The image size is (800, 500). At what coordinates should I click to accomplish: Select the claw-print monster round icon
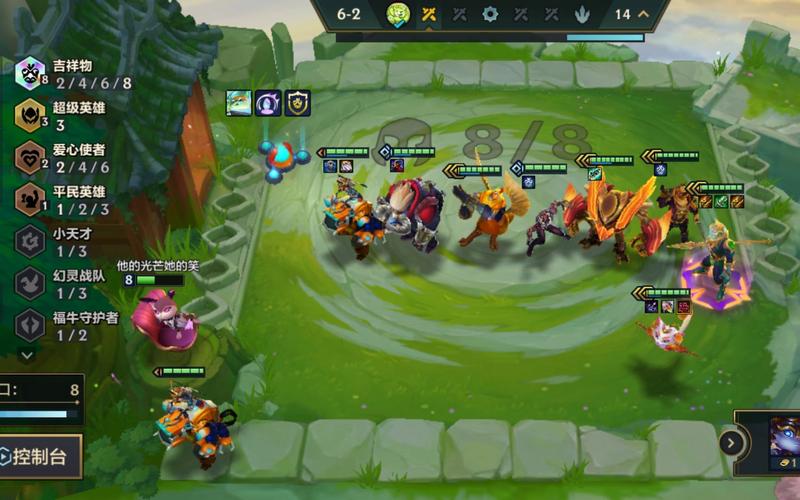click(581, 14)
